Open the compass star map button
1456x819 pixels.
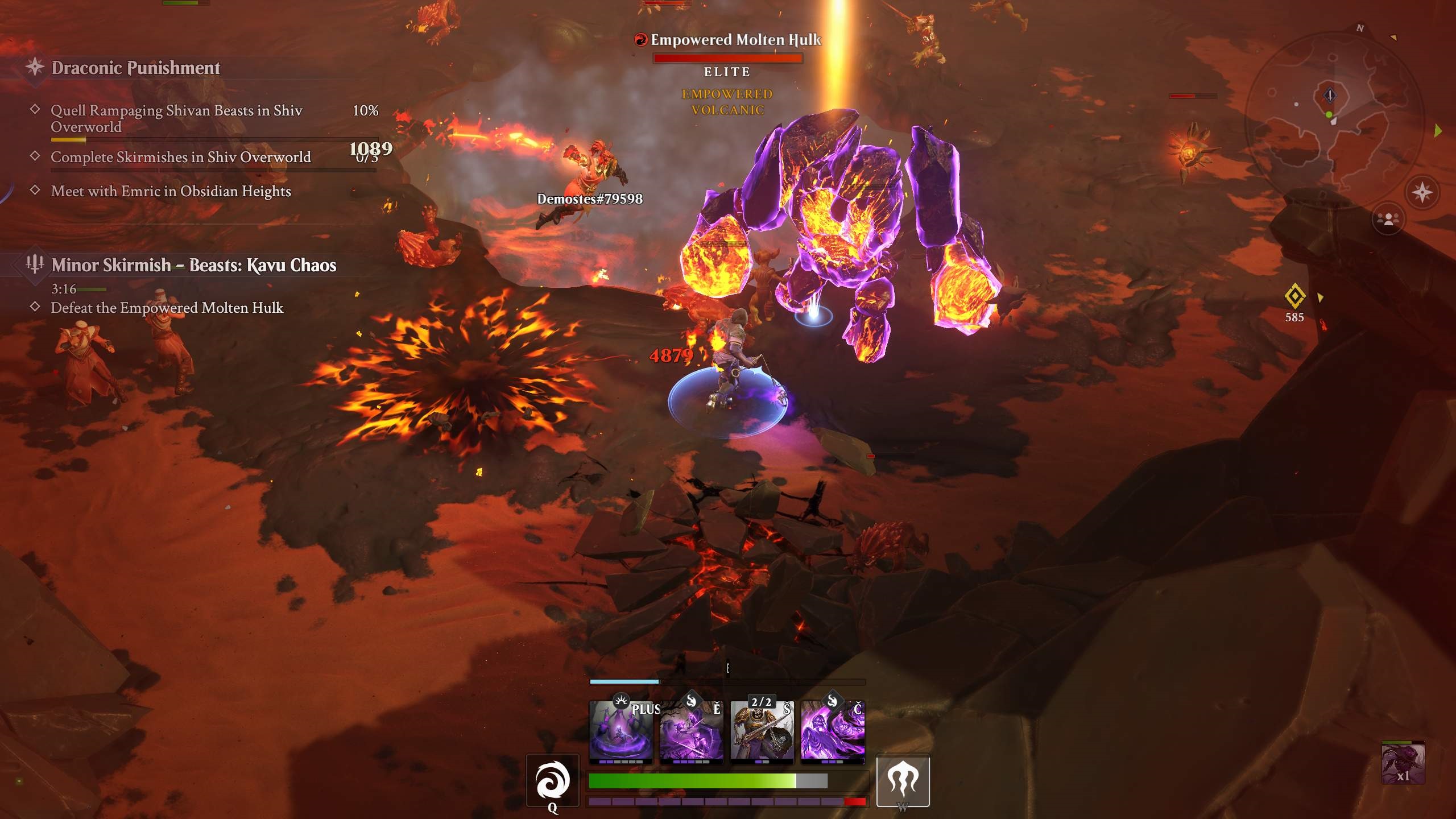(x=1422, y=192)
